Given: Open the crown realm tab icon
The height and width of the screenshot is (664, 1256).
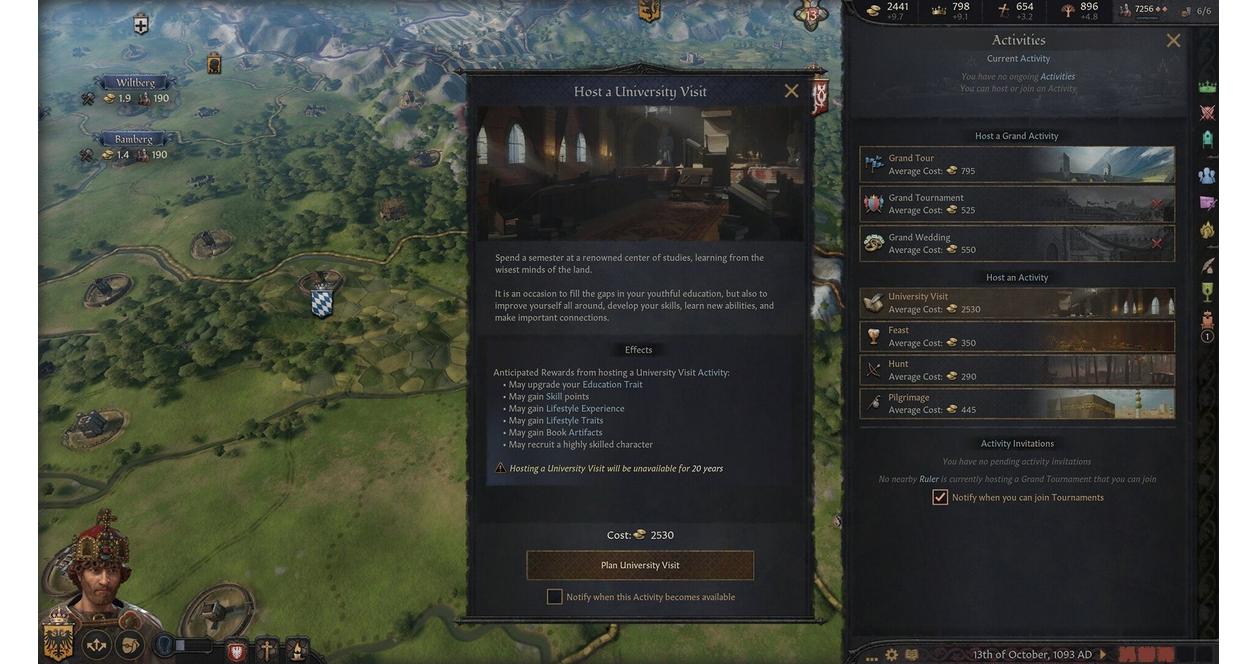Looking at the screenshot, I should [1207, 87].
